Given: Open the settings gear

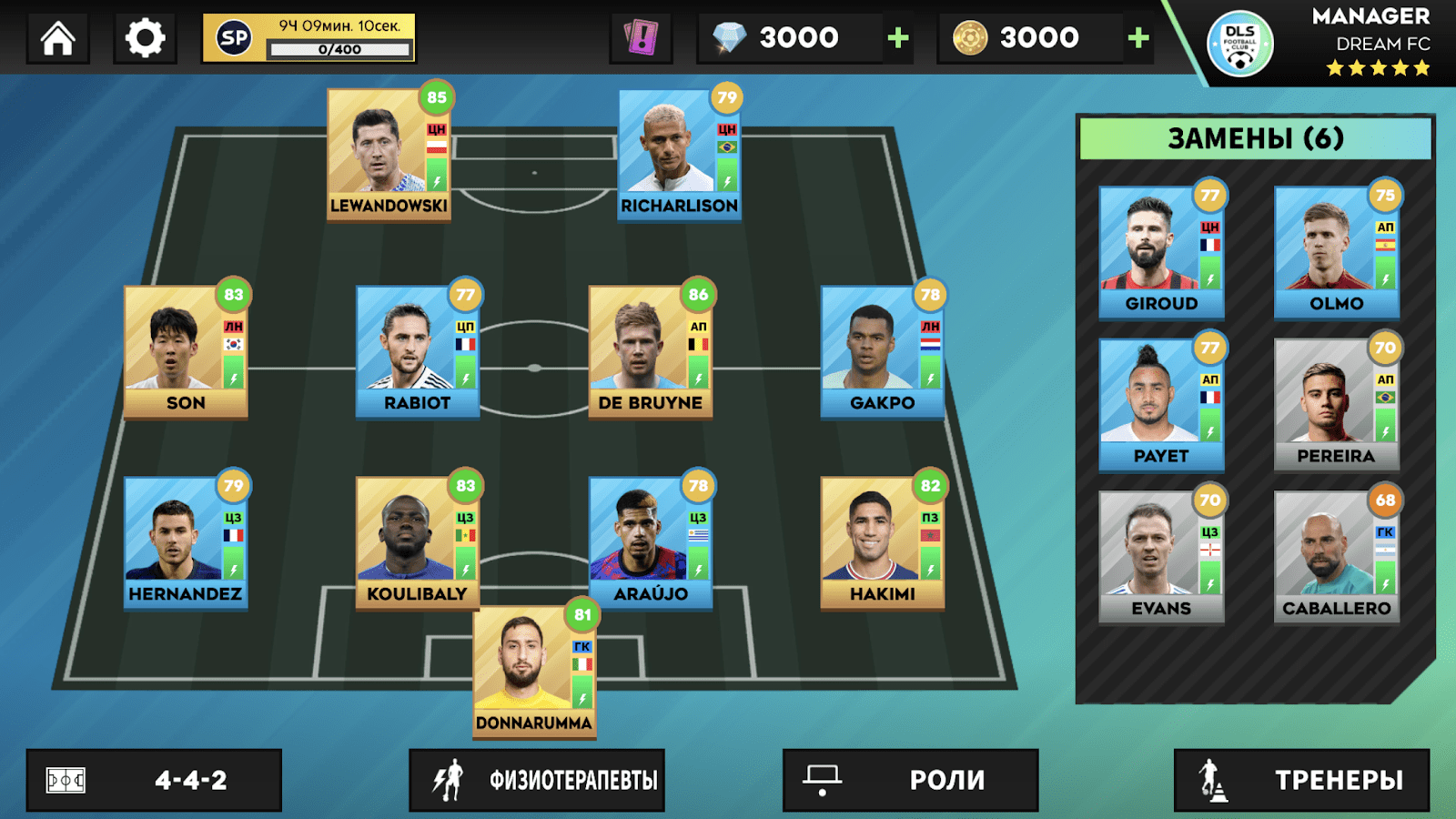Looking at the screenshot, I should [x=144, y=38].
